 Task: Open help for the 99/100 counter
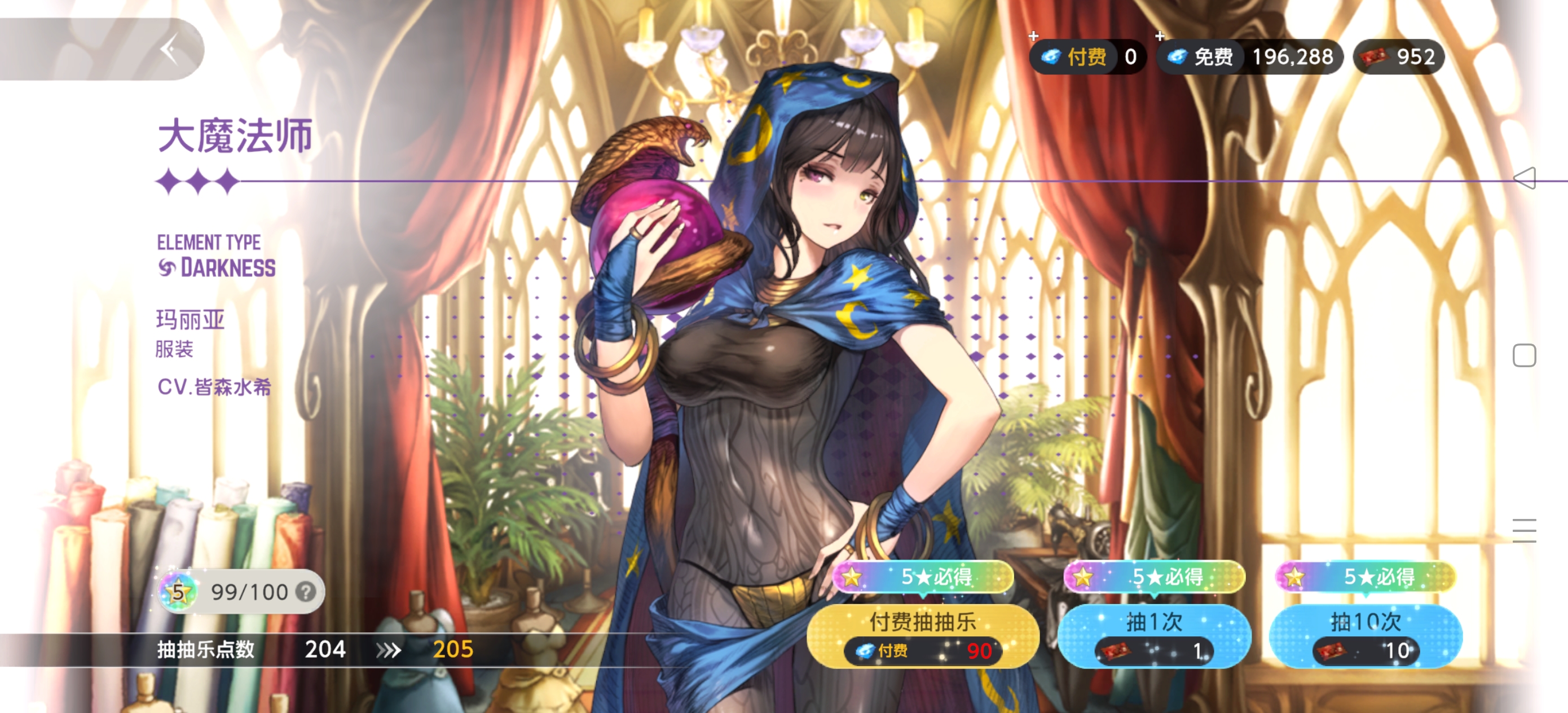(306, 591)
